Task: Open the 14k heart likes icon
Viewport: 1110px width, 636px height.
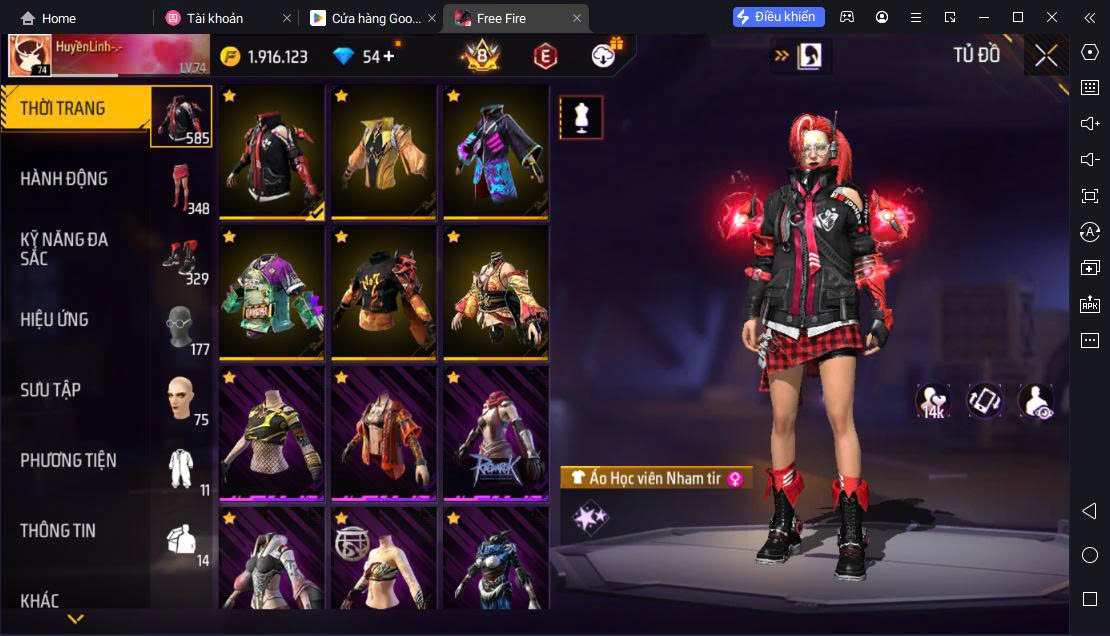Action: coord(933,401)
